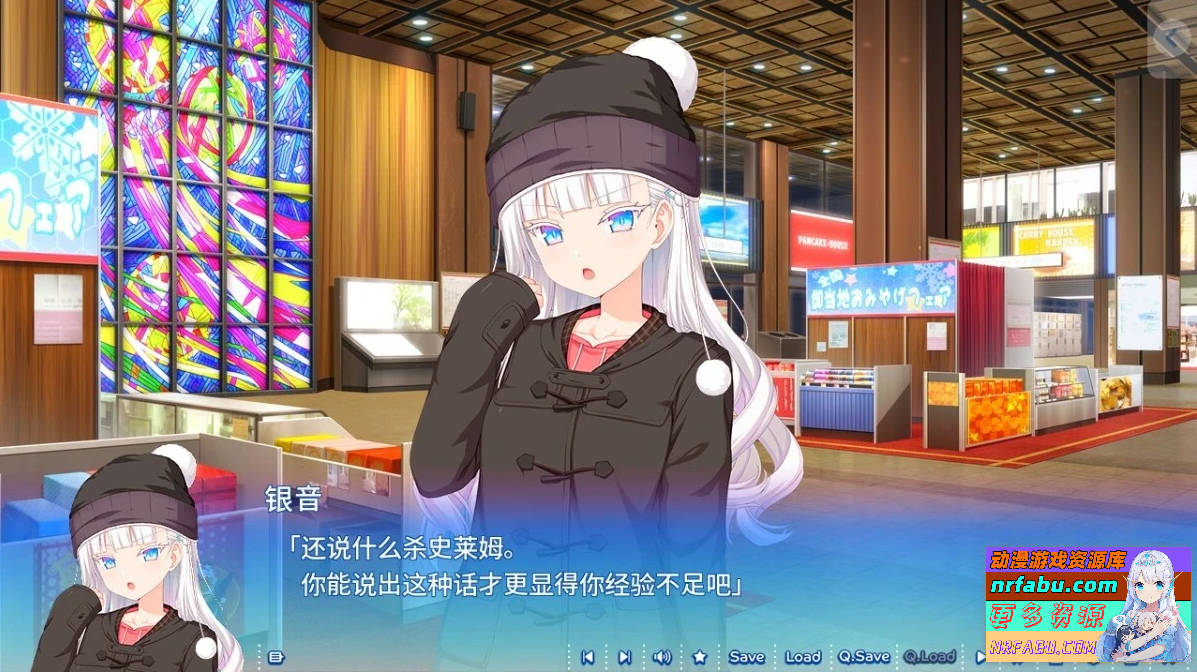
Task: Click the star favorite icon
Action: 700,657
